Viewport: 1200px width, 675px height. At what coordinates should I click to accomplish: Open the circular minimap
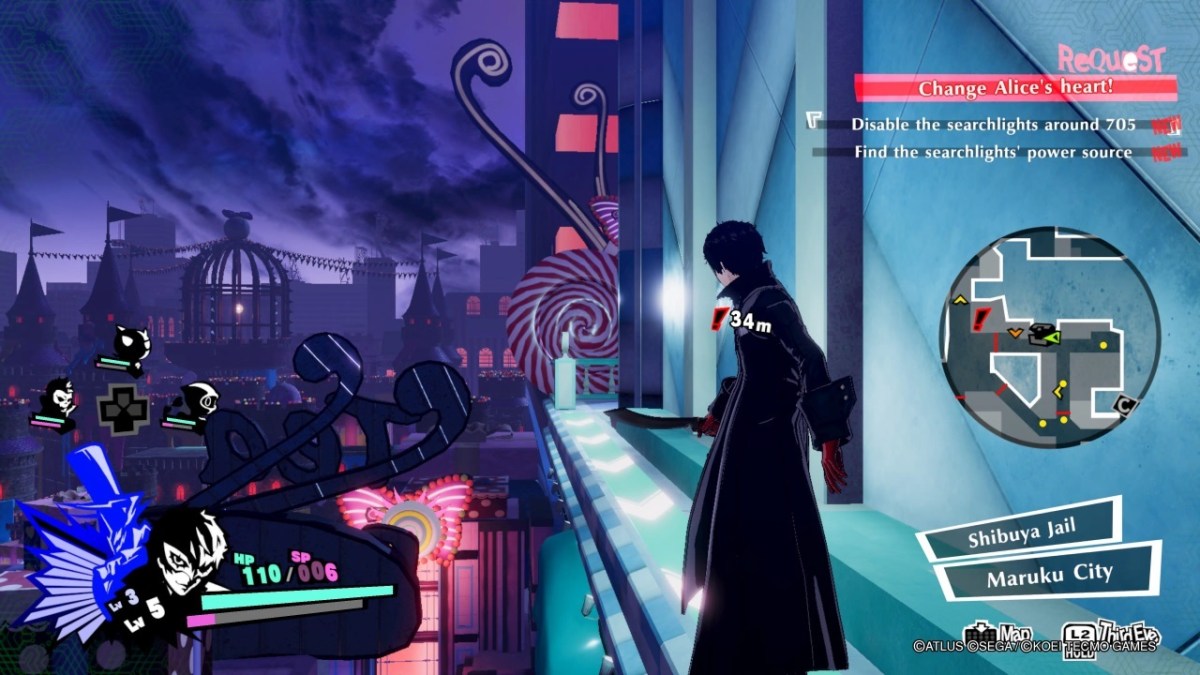pyautogui.click(x=1049, y=337)
